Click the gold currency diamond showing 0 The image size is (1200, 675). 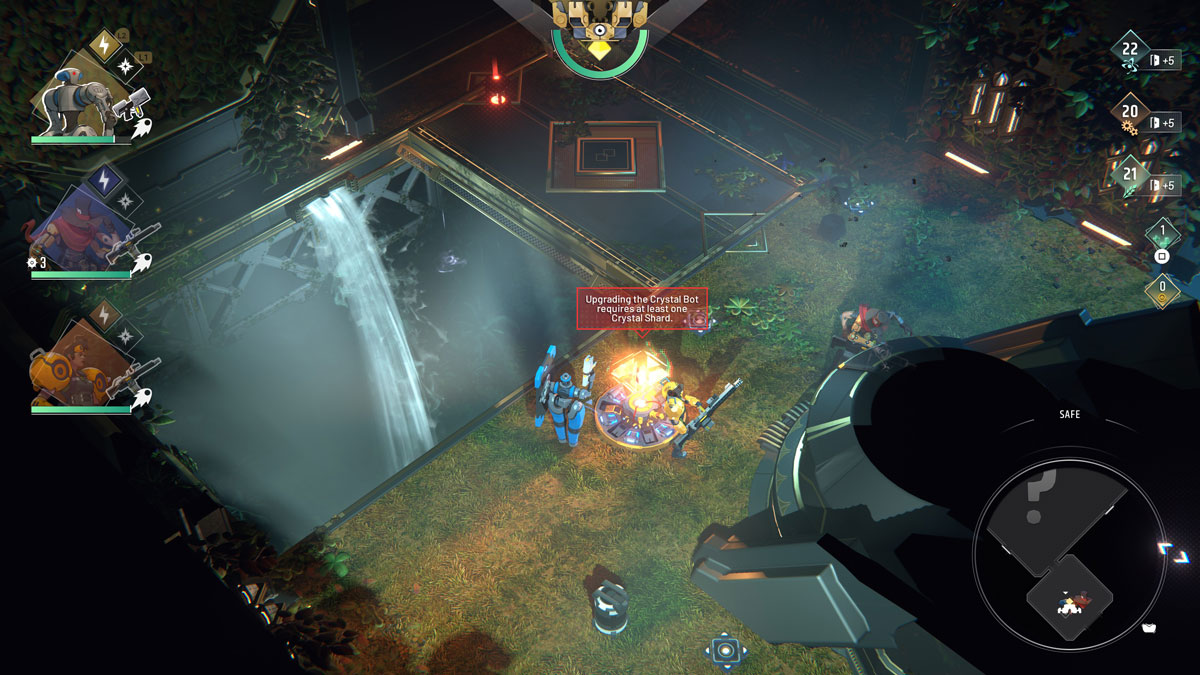(1162, 291)
